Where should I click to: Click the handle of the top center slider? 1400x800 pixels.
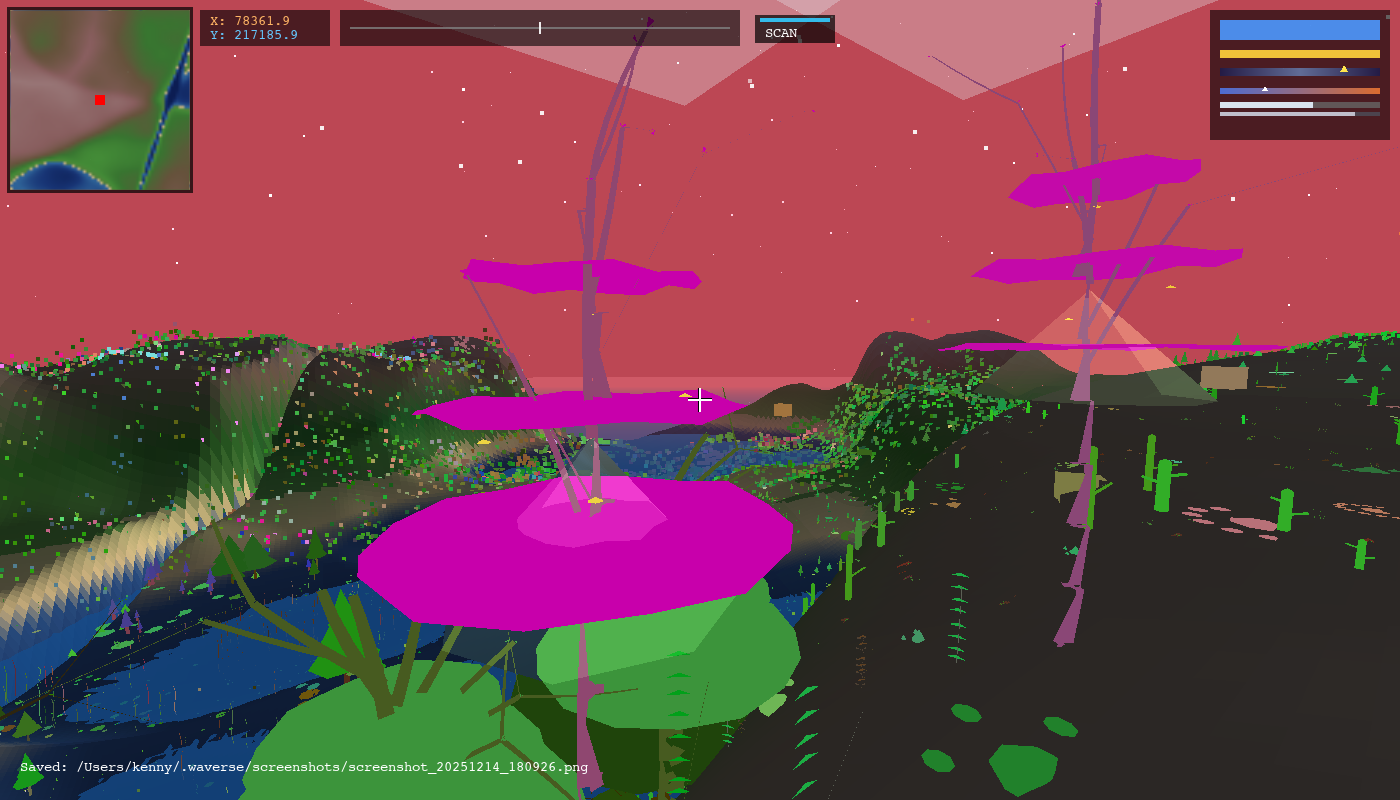coord(538,28)
